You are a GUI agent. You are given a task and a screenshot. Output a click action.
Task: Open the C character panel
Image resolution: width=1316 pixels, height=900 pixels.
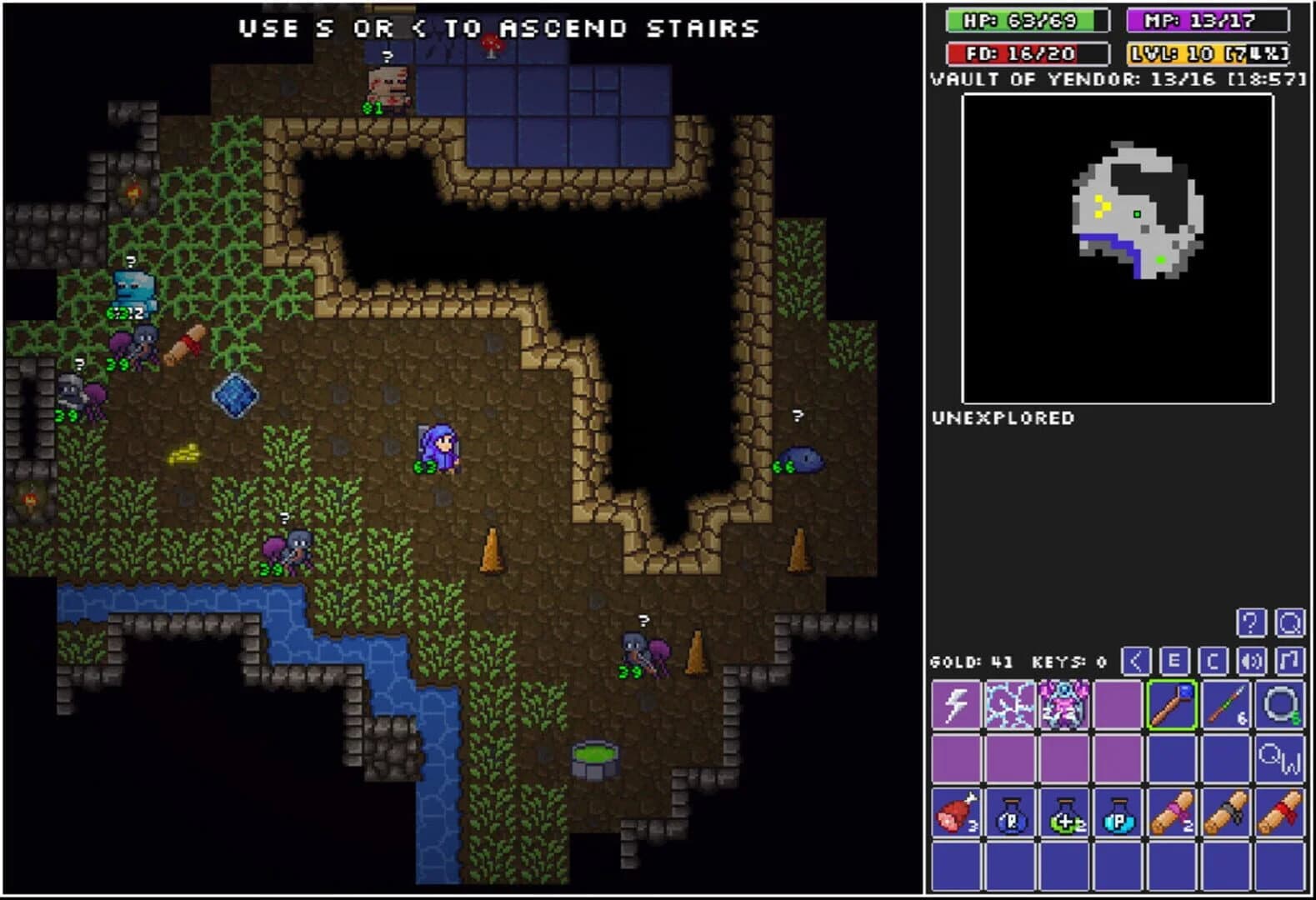point(1213,661)
